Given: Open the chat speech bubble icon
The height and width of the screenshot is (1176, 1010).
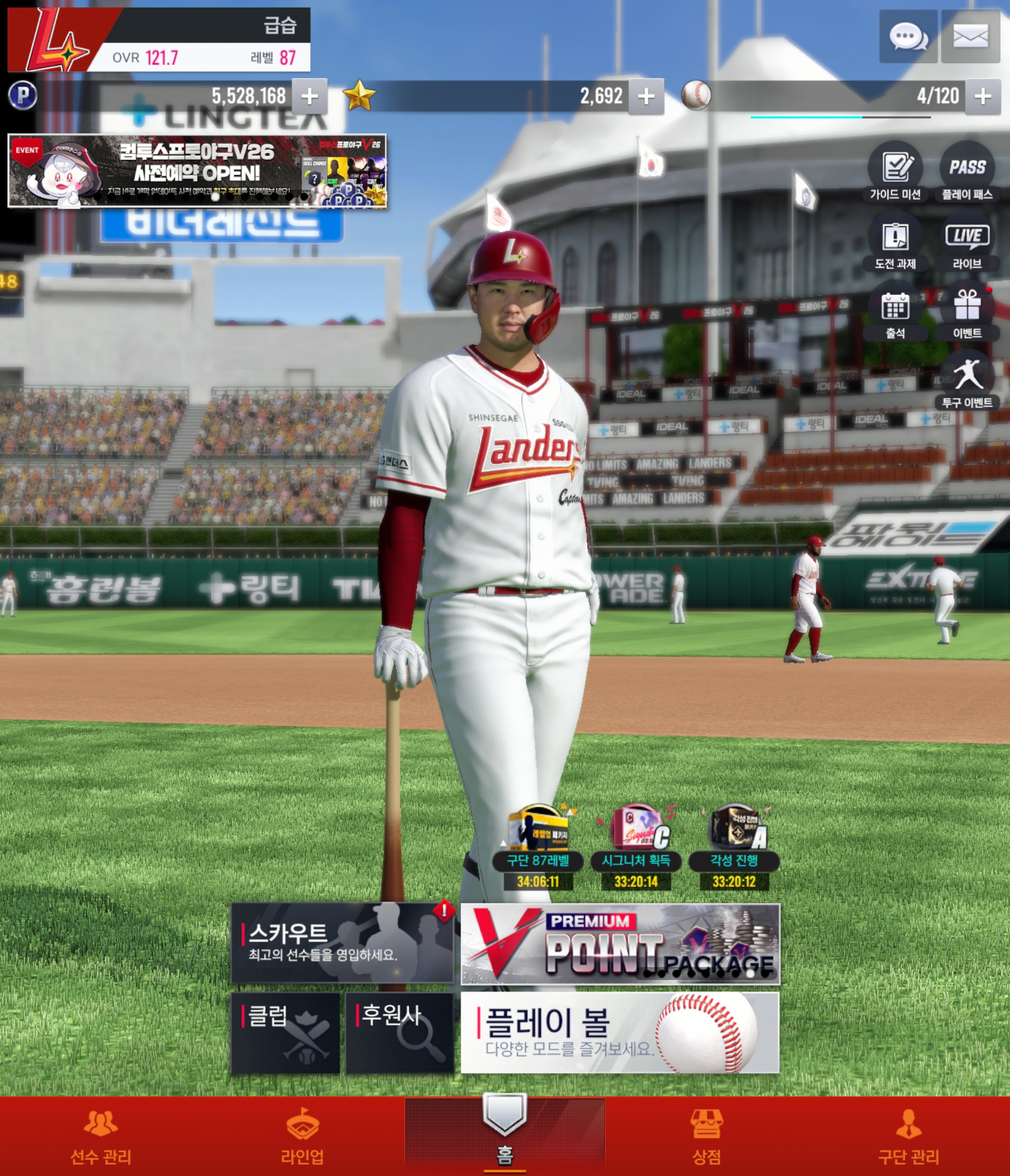Looking at the screenshot, I should [x=907, y=37].
